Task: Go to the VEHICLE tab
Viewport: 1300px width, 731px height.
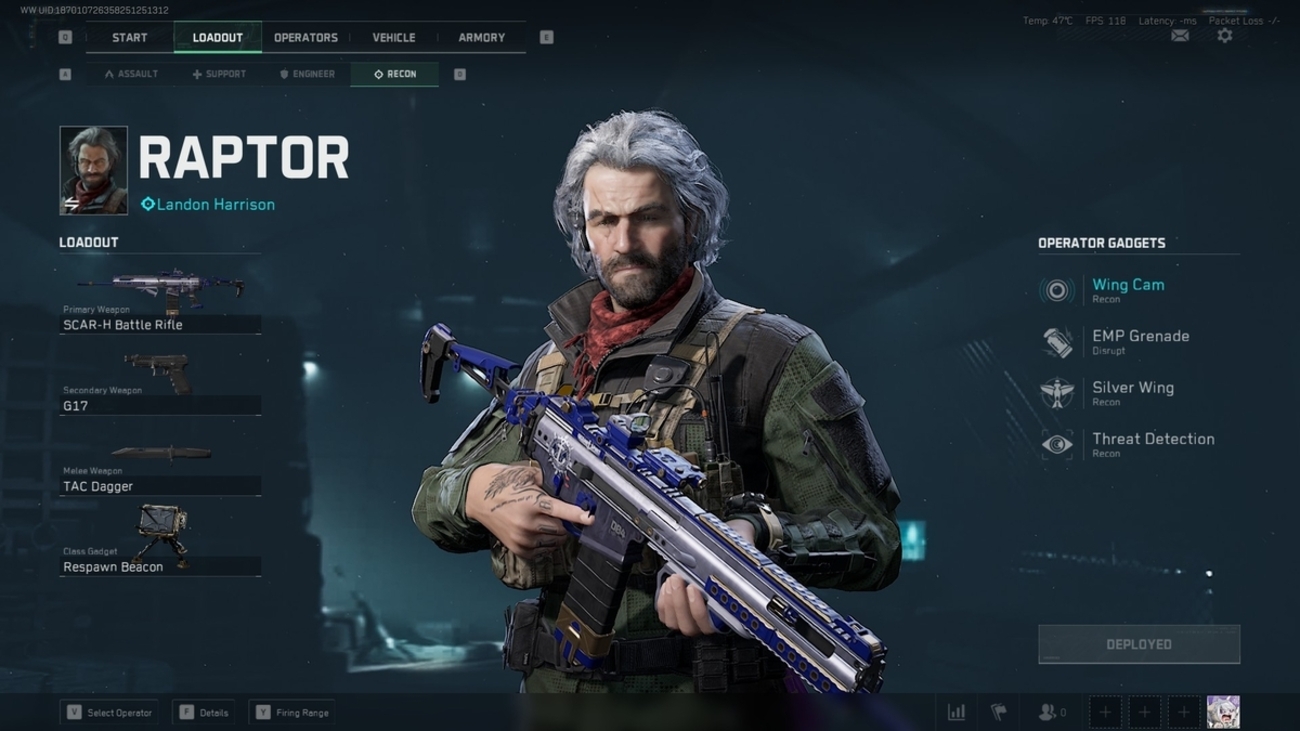Action: [x=393, y=38]
